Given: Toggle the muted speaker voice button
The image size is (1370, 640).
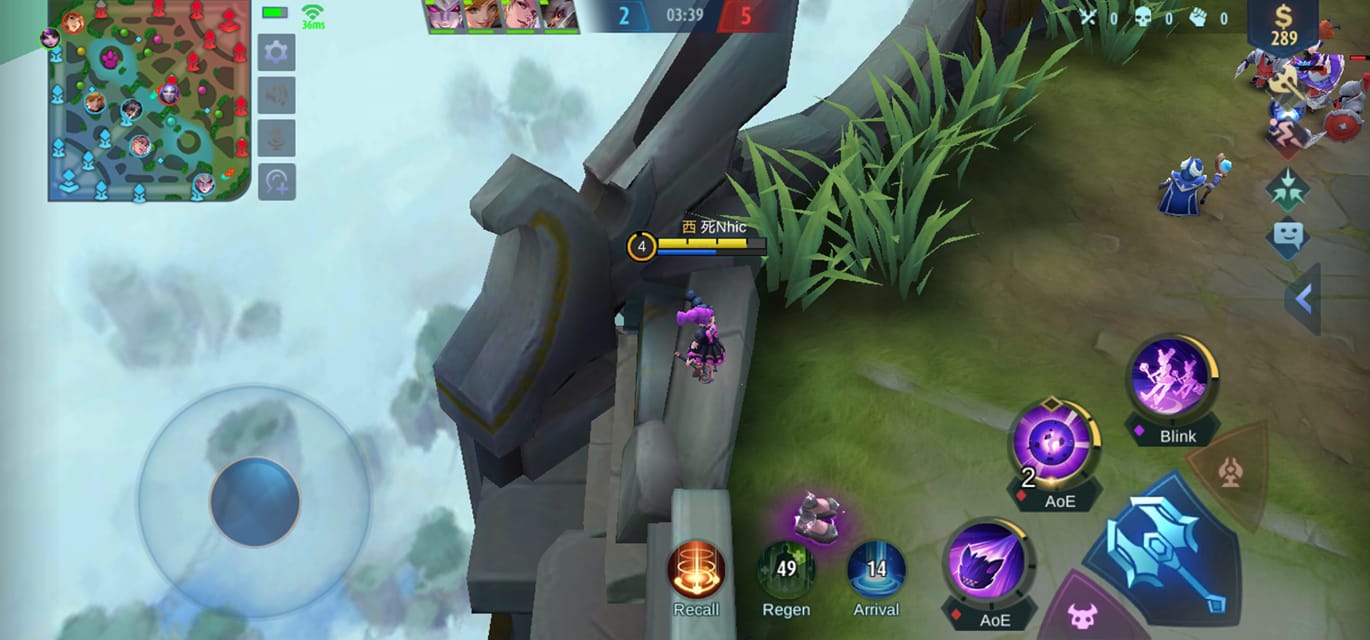Looking at the screenshot, I should [277, 95].
